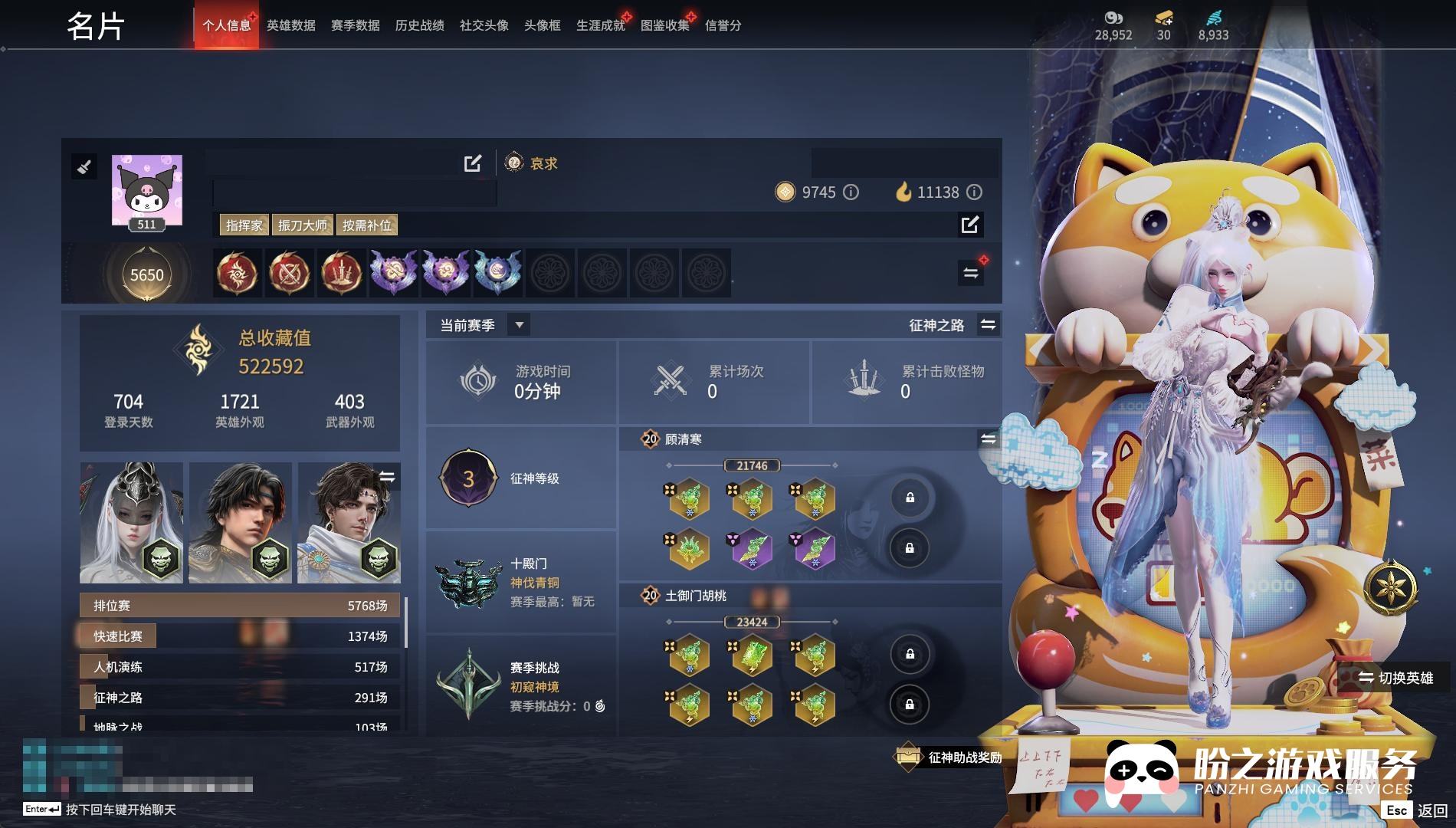The image size is (1456, 828).
Task: Choose the 快速比赛 match row
Action: click(241, 636)
